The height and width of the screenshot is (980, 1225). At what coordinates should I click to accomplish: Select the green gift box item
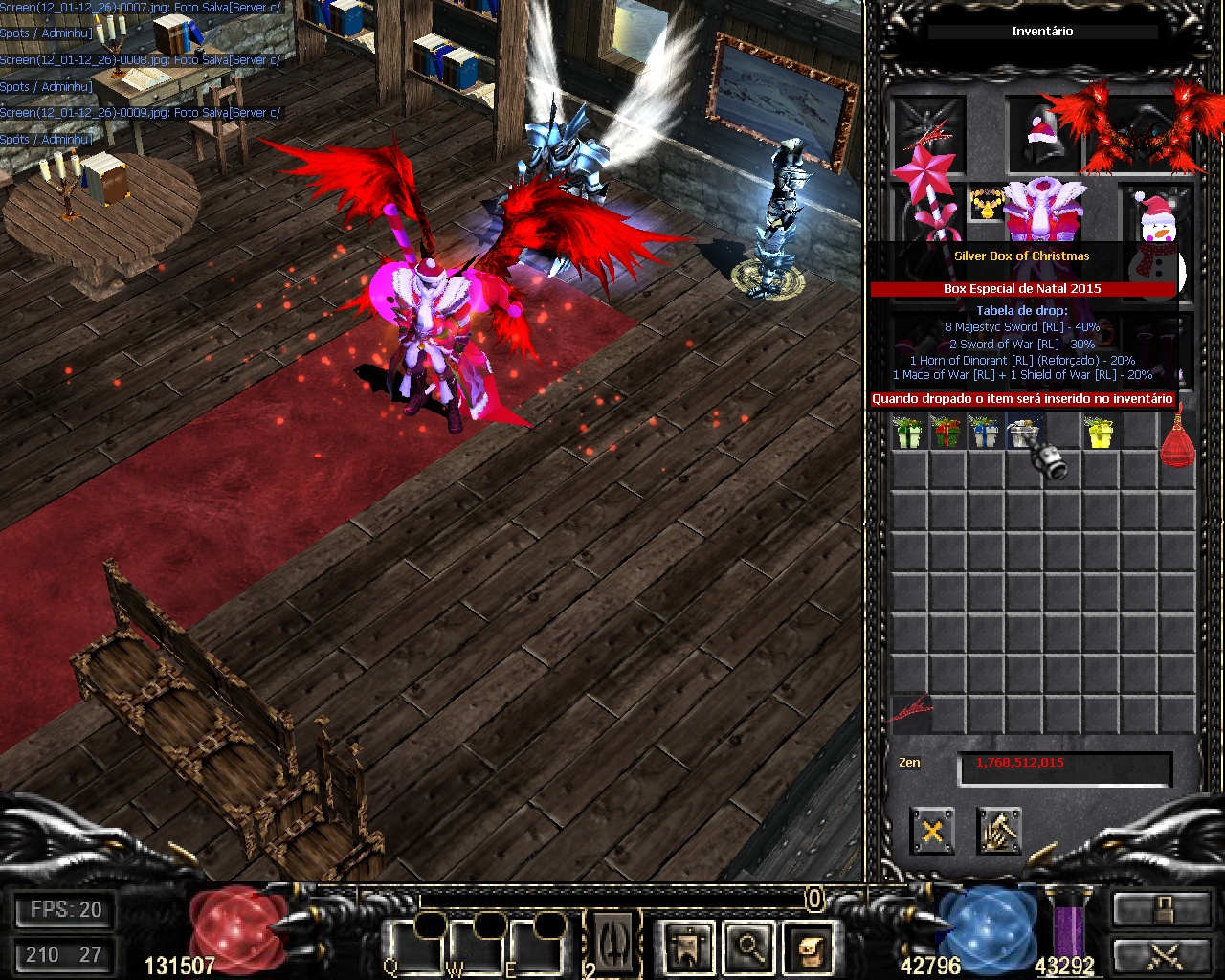pyautogui.click(x=907, y=433)
